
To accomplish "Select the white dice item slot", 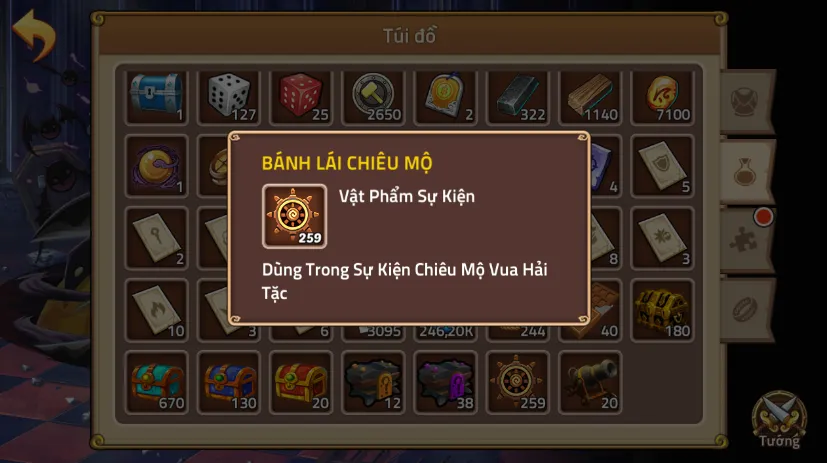I will (229, 96).
